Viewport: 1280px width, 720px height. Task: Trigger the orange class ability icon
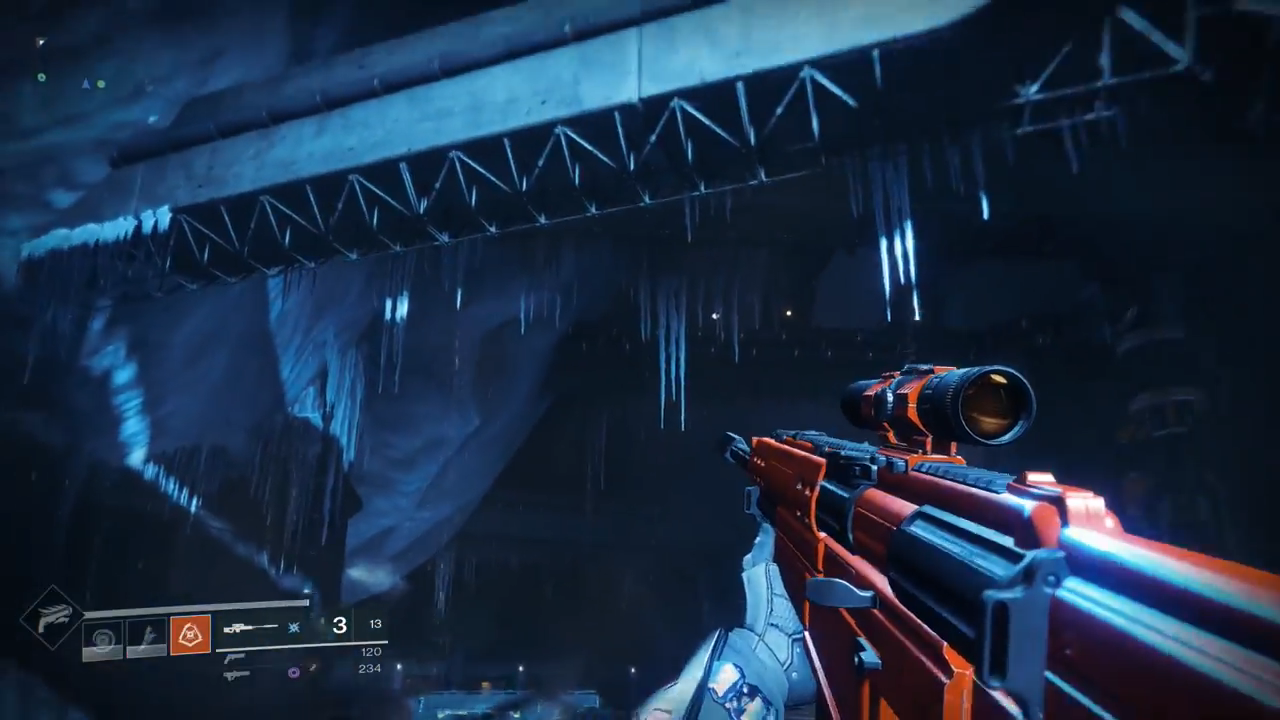click(190, 635)
